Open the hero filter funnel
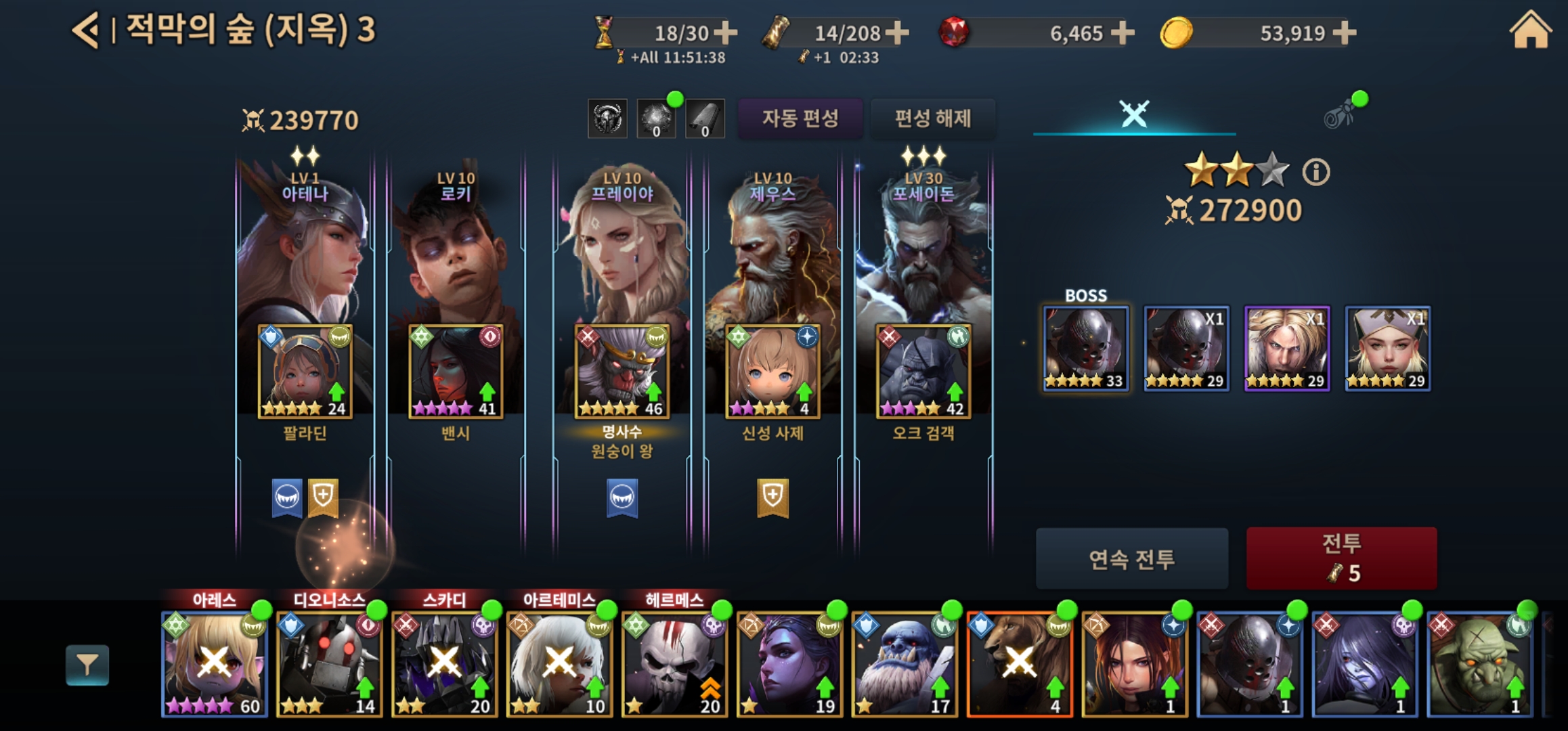 pyautogui.click(x=87, y=665)
